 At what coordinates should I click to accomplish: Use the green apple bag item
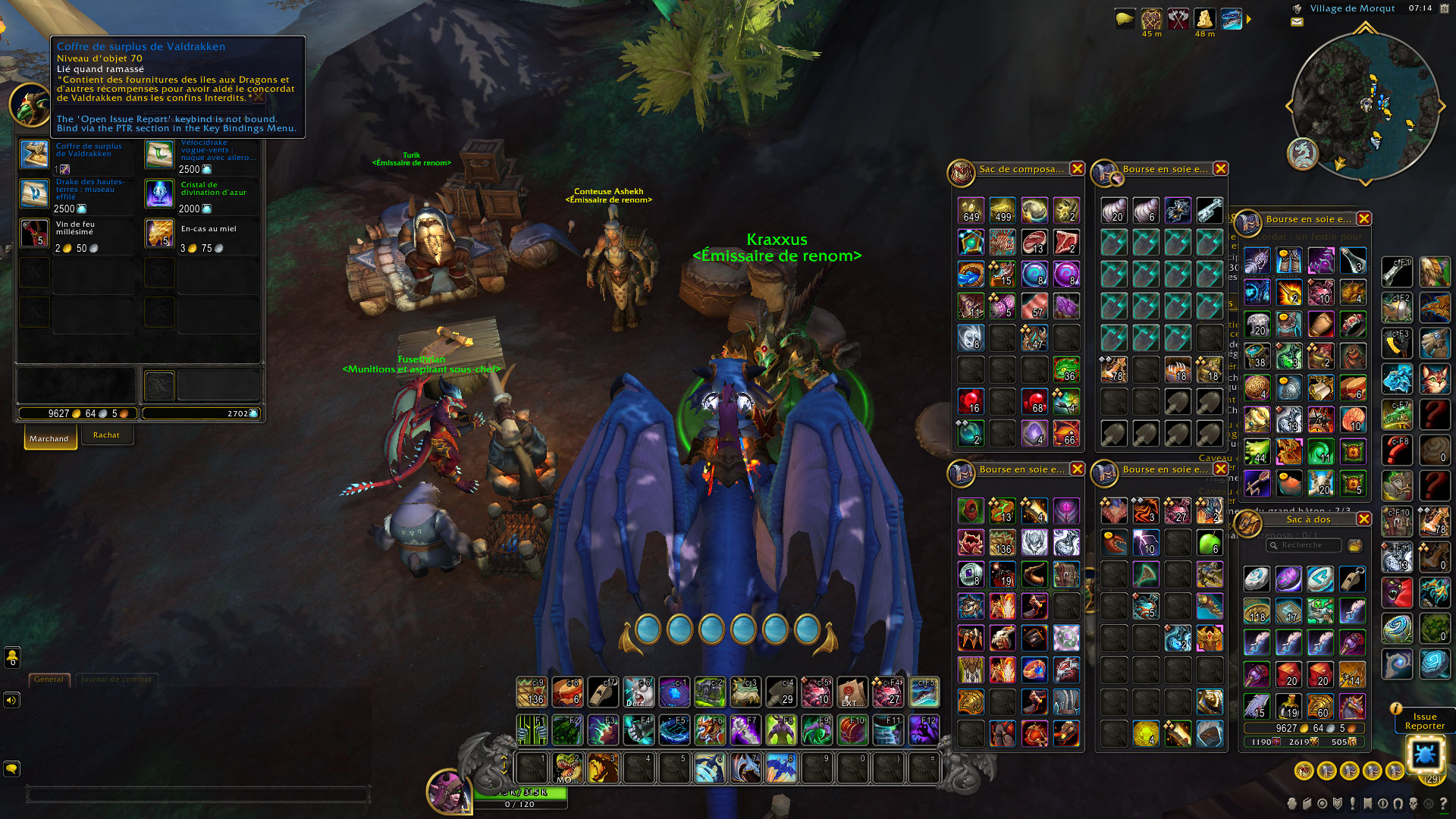[1209, 543]
